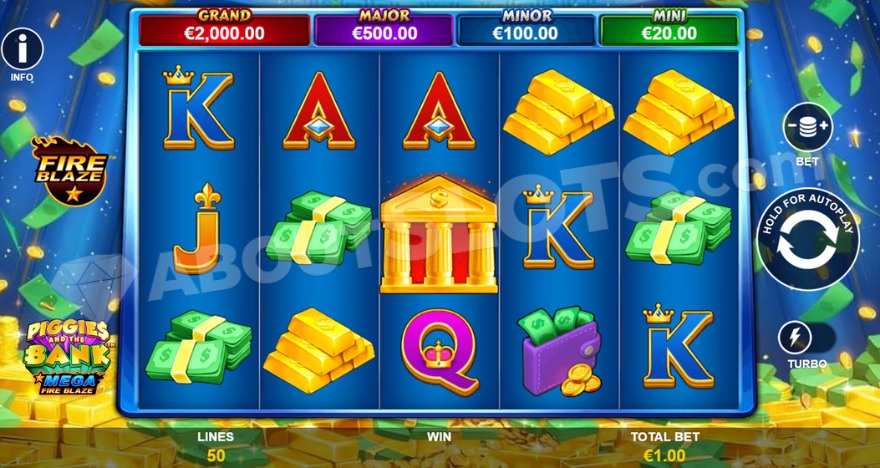The width and height of the screenshot is (880, 468).
Task: Open the Bet coin settings
Action: tap(807, 128)
